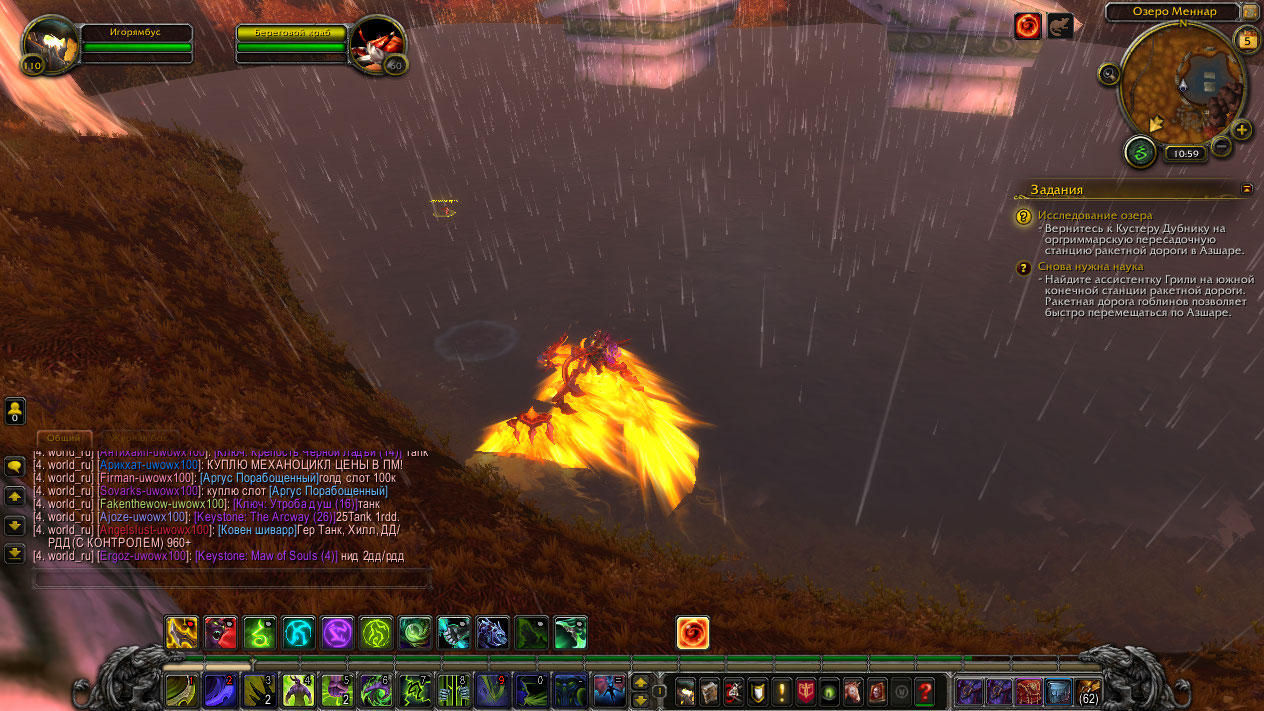Collapse the Задания quest tracker
This screenshot has width=1264, height=711.
coord(1247,188)
